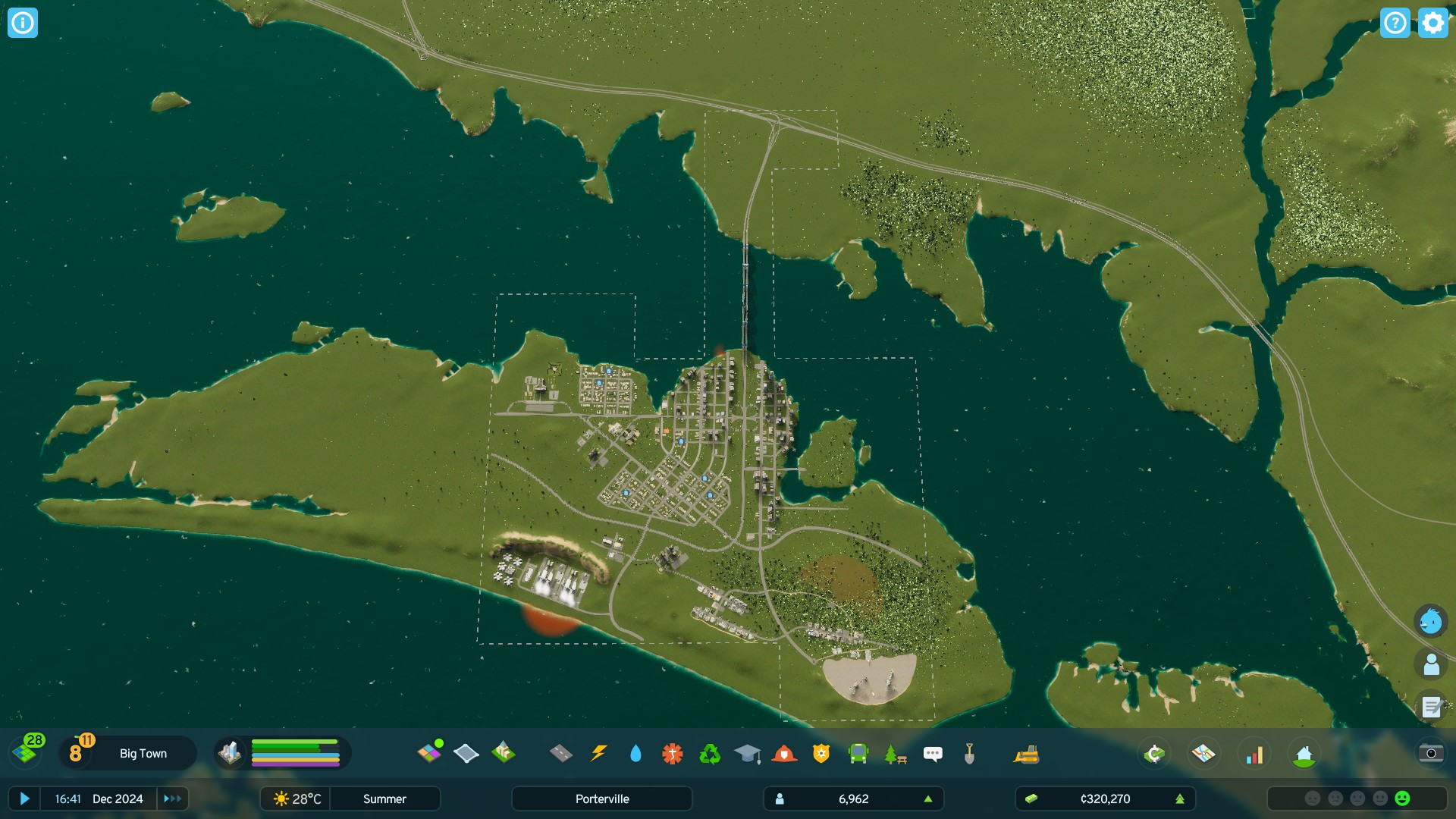Open the money trend arrow next to ¢320,270
Screen dimensions: 1456x819
(x=1181, y=799)
